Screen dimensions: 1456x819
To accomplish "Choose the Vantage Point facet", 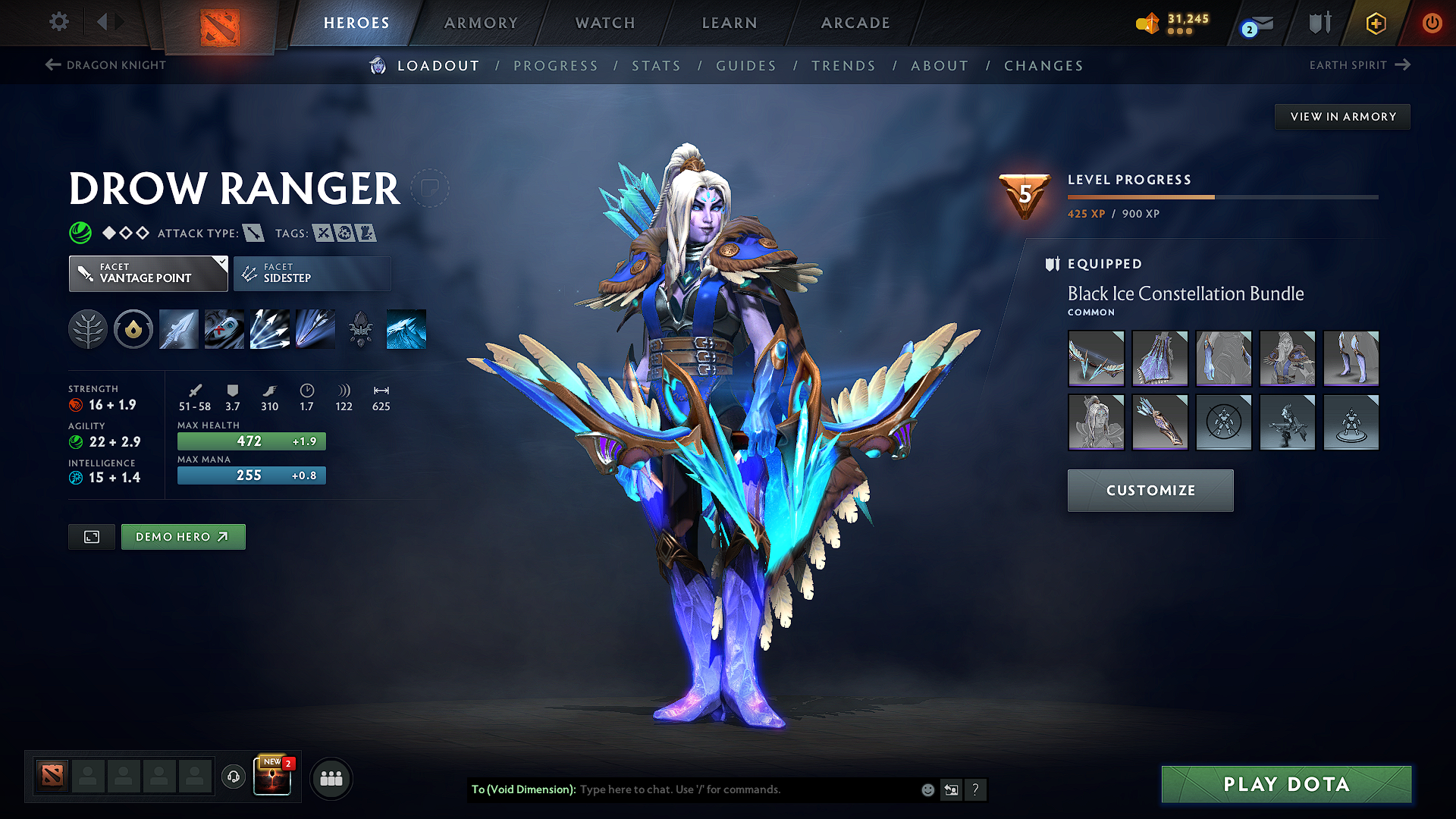I will click(x=148, y=273).
